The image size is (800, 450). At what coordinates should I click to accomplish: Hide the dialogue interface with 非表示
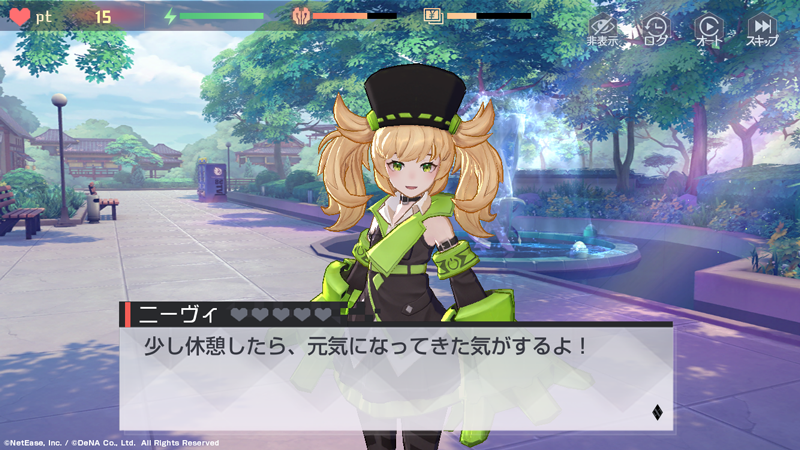pyautogui.click(x=602, y=29)
